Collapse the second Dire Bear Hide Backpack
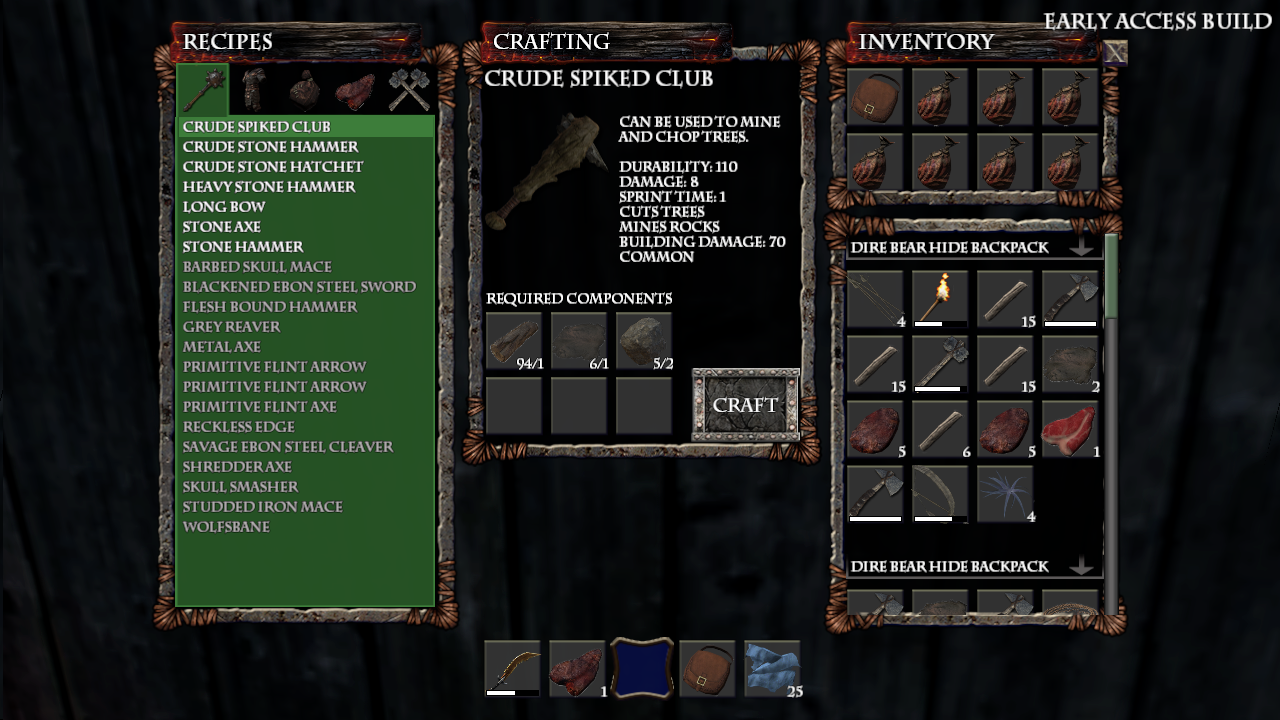The height and width of the screenshot is (720, 1280). (1083, 565)
